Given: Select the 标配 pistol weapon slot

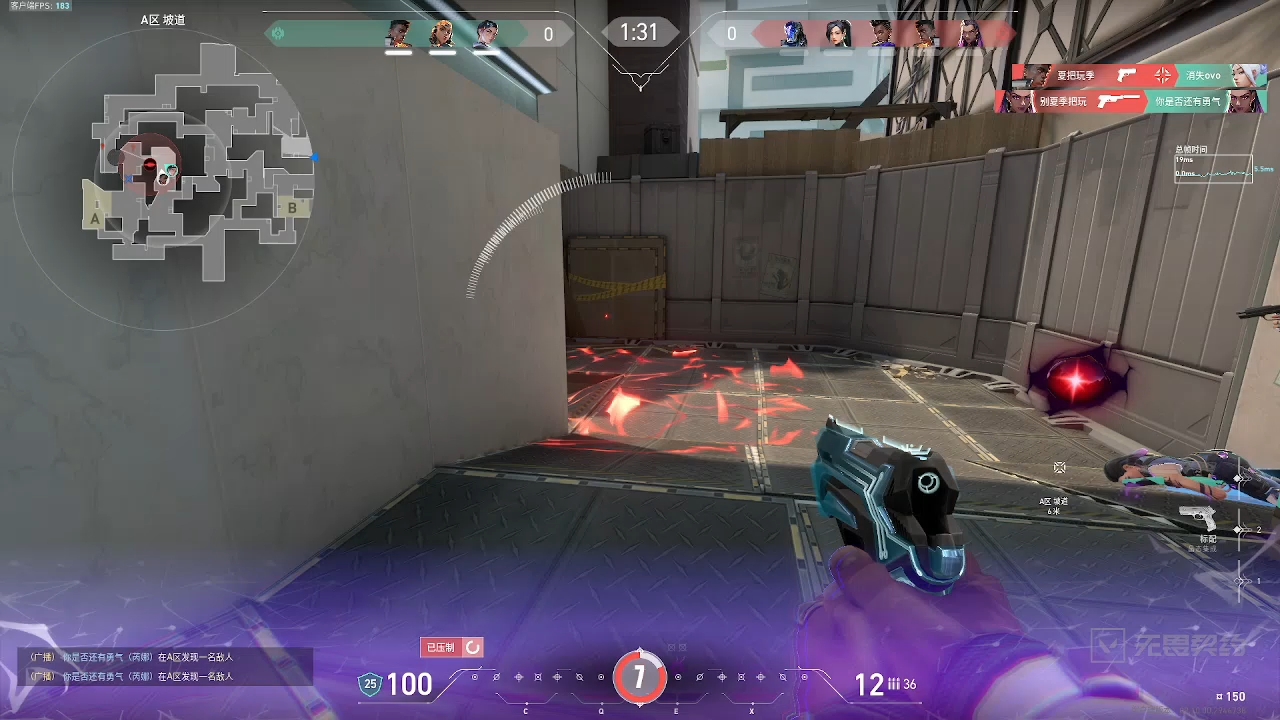Looking at the screenshot, I should coord(1198,520).
